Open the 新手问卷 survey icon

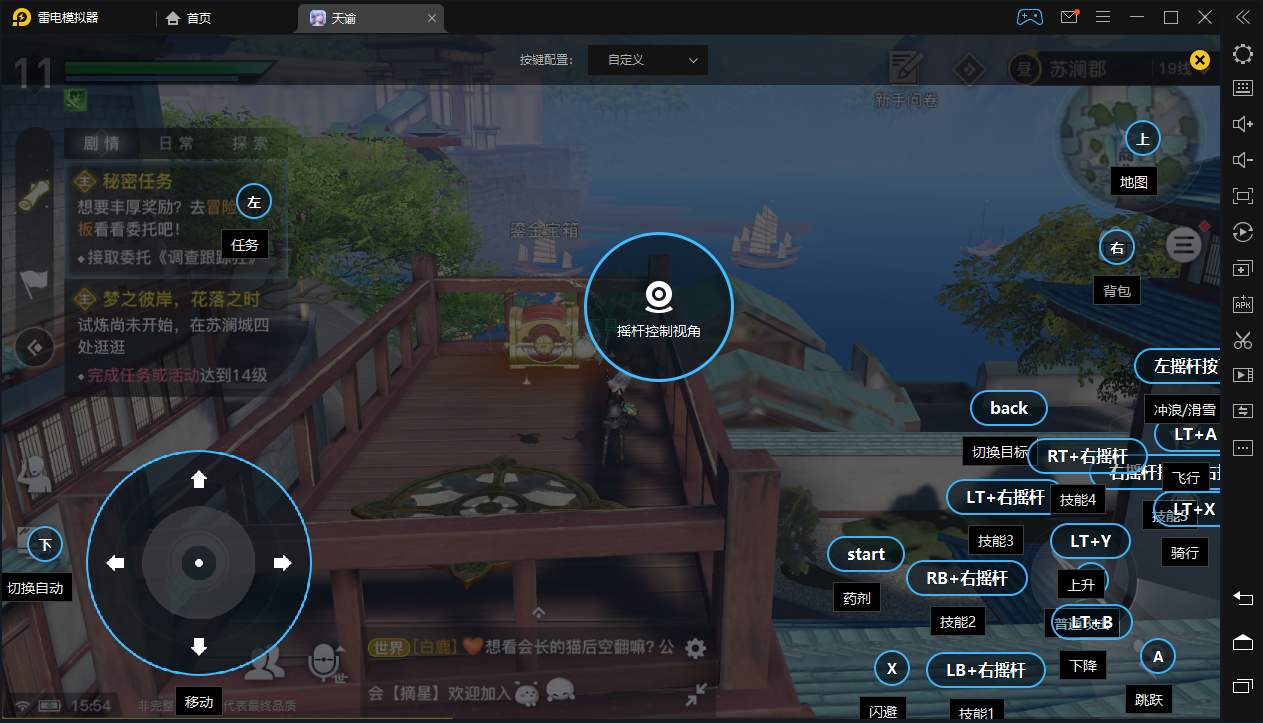point(906,76)
